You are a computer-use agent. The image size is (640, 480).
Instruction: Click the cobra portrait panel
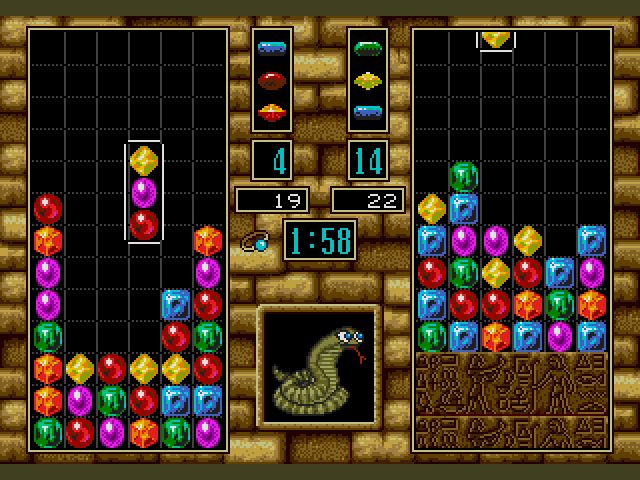(x=319, y=364)
